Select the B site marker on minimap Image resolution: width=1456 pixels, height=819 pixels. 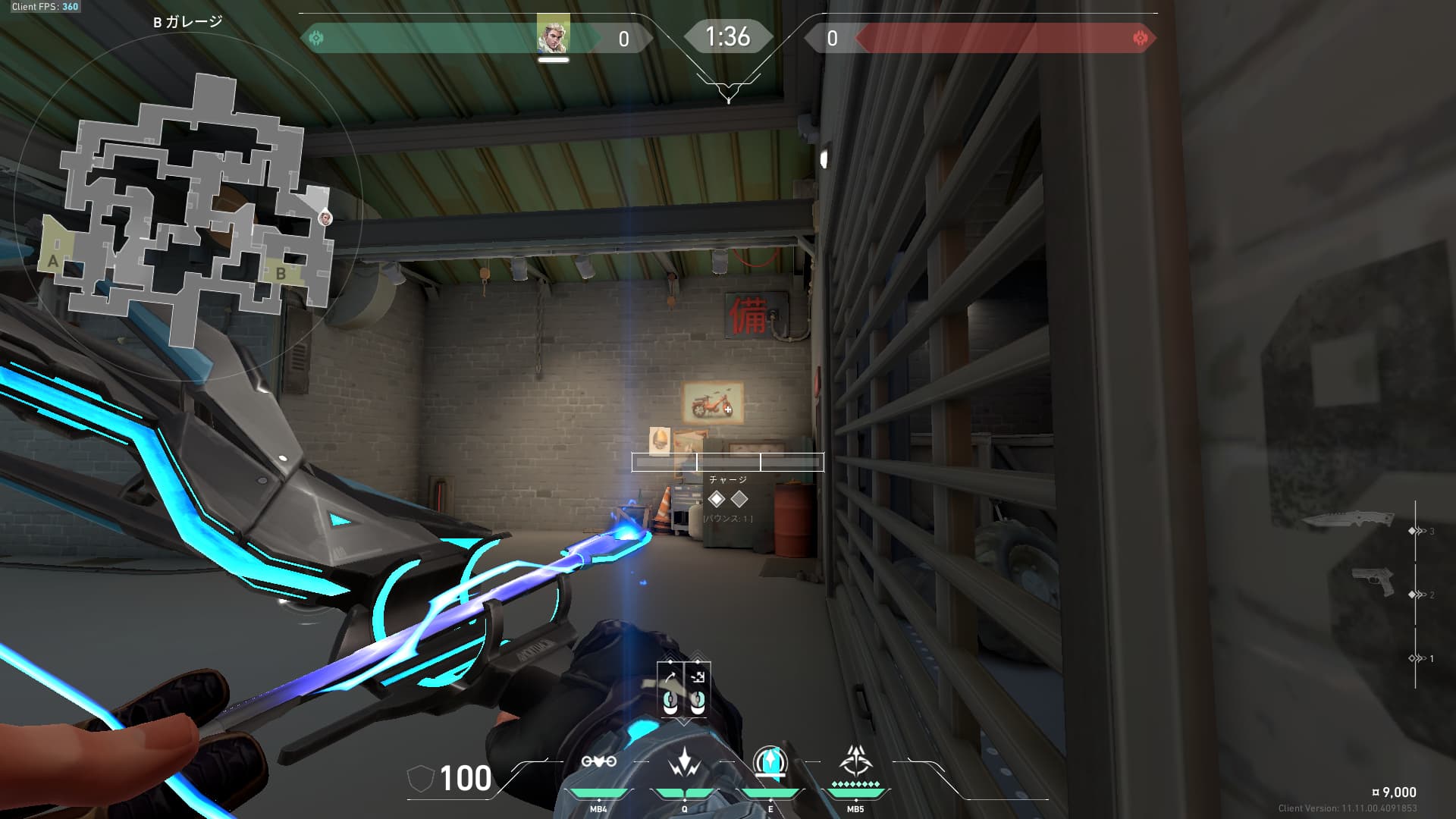point(281,273)
